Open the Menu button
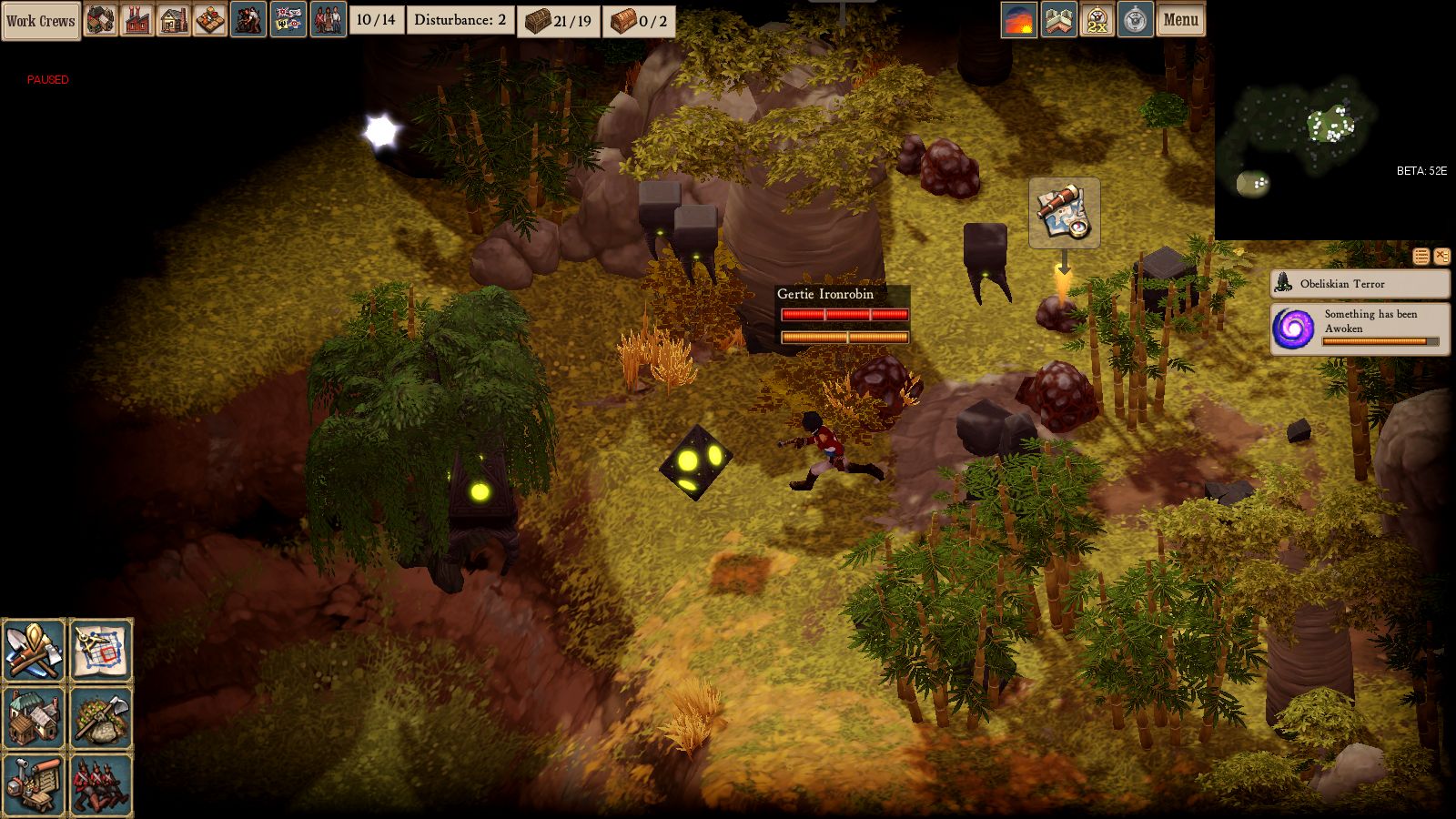The height and width of the screenshot is (819, 1456). coord(1180,20)
